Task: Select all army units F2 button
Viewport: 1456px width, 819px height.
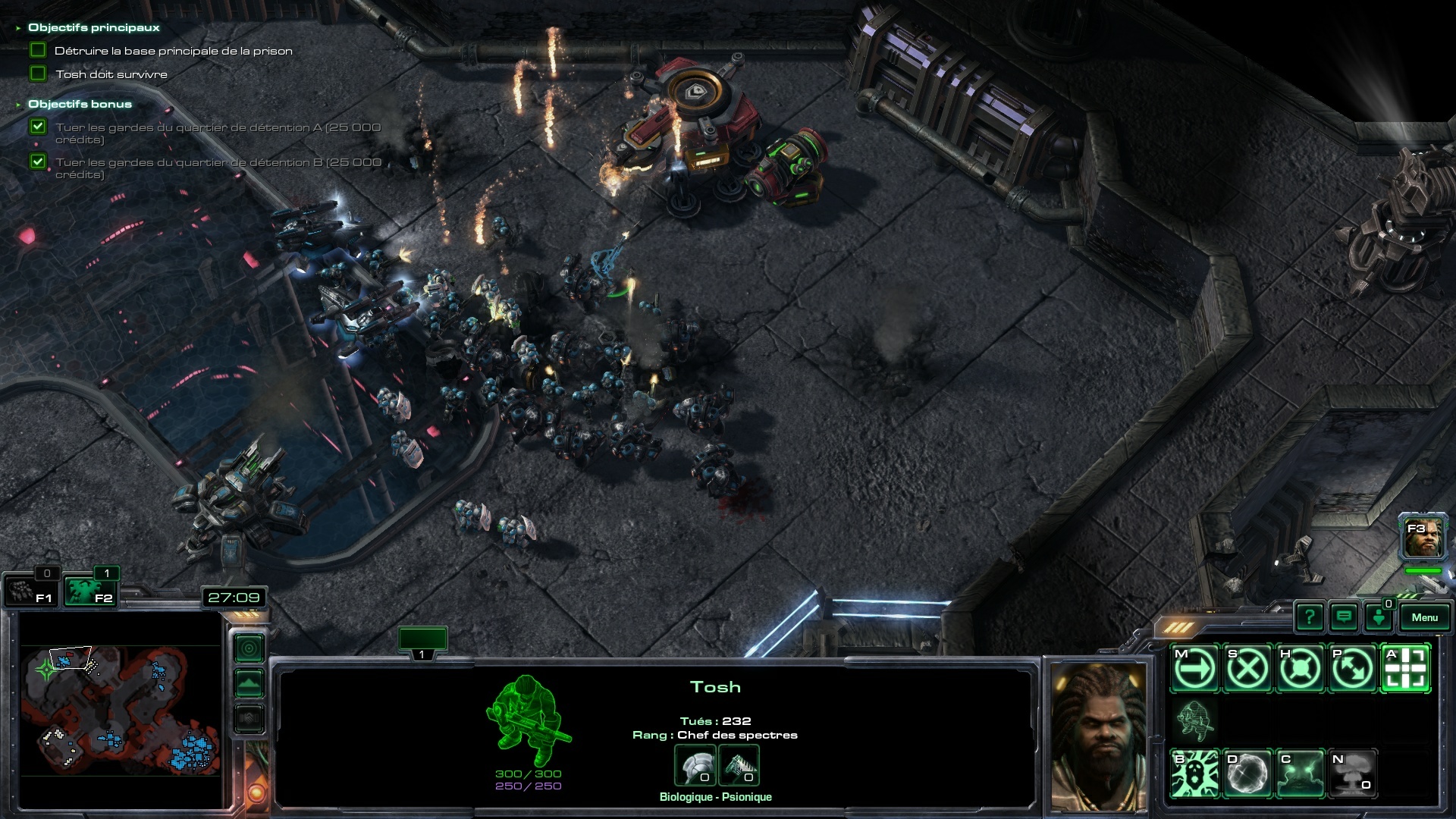Action: 89,591
